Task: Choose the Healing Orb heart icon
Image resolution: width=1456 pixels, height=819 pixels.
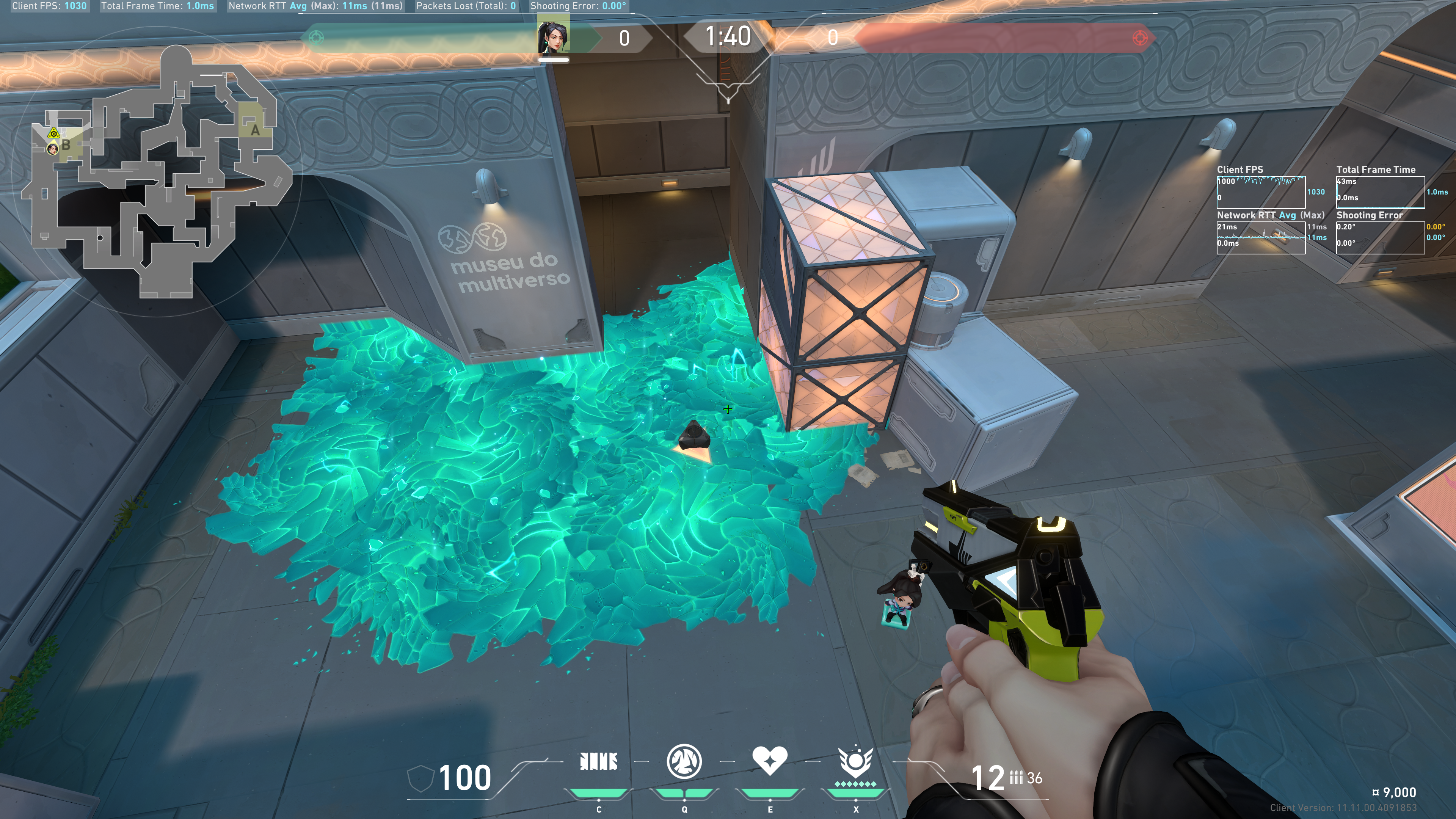Action: click(769, 761)
